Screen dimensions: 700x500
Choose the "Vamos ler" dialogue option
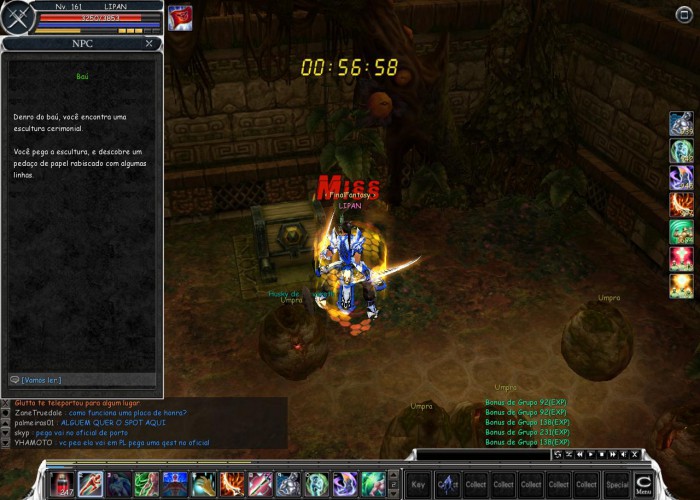click(x=42, y=380)
